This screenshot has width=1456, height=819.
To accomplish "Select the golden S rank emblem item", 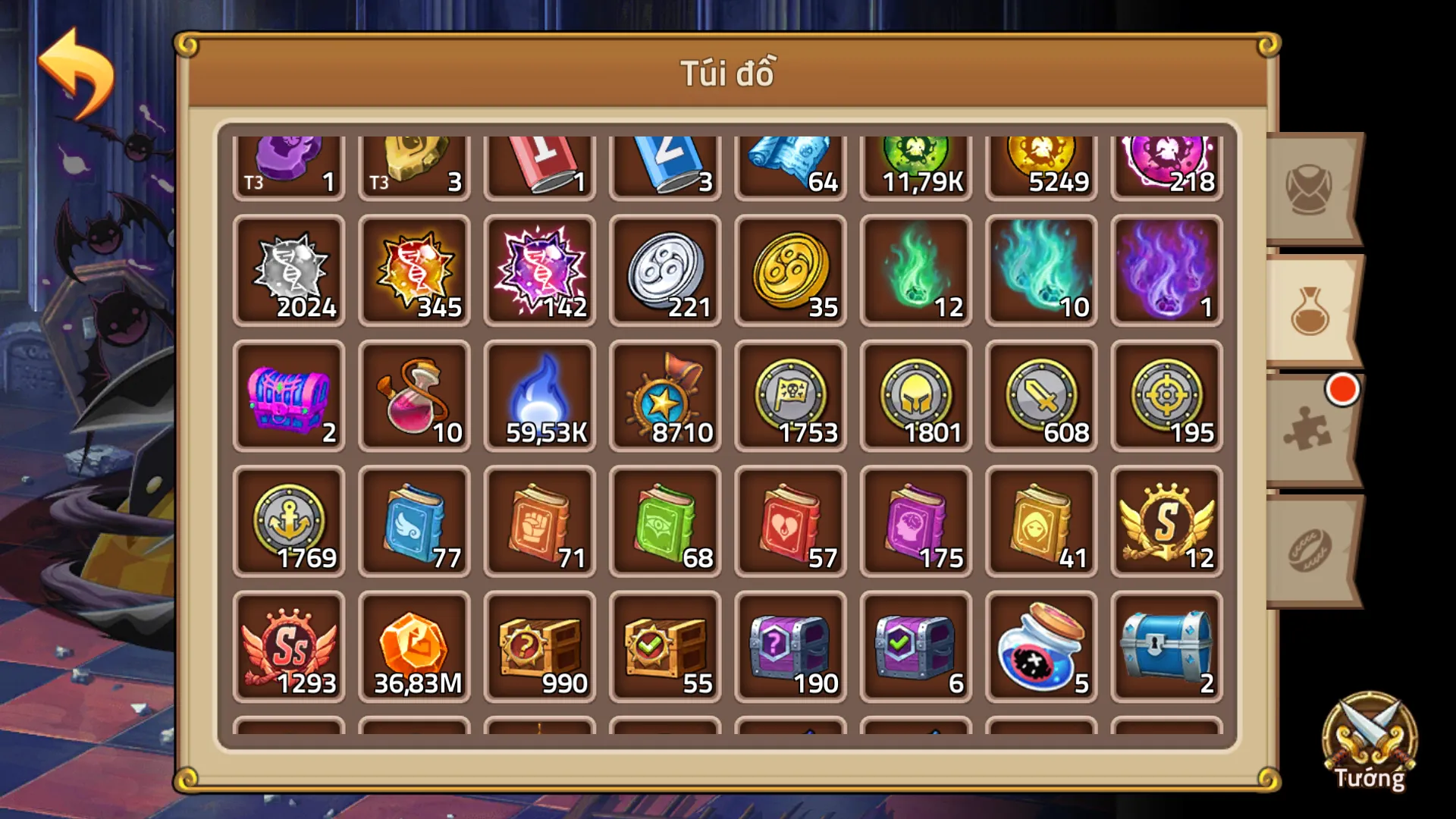I will (1166, 522).
